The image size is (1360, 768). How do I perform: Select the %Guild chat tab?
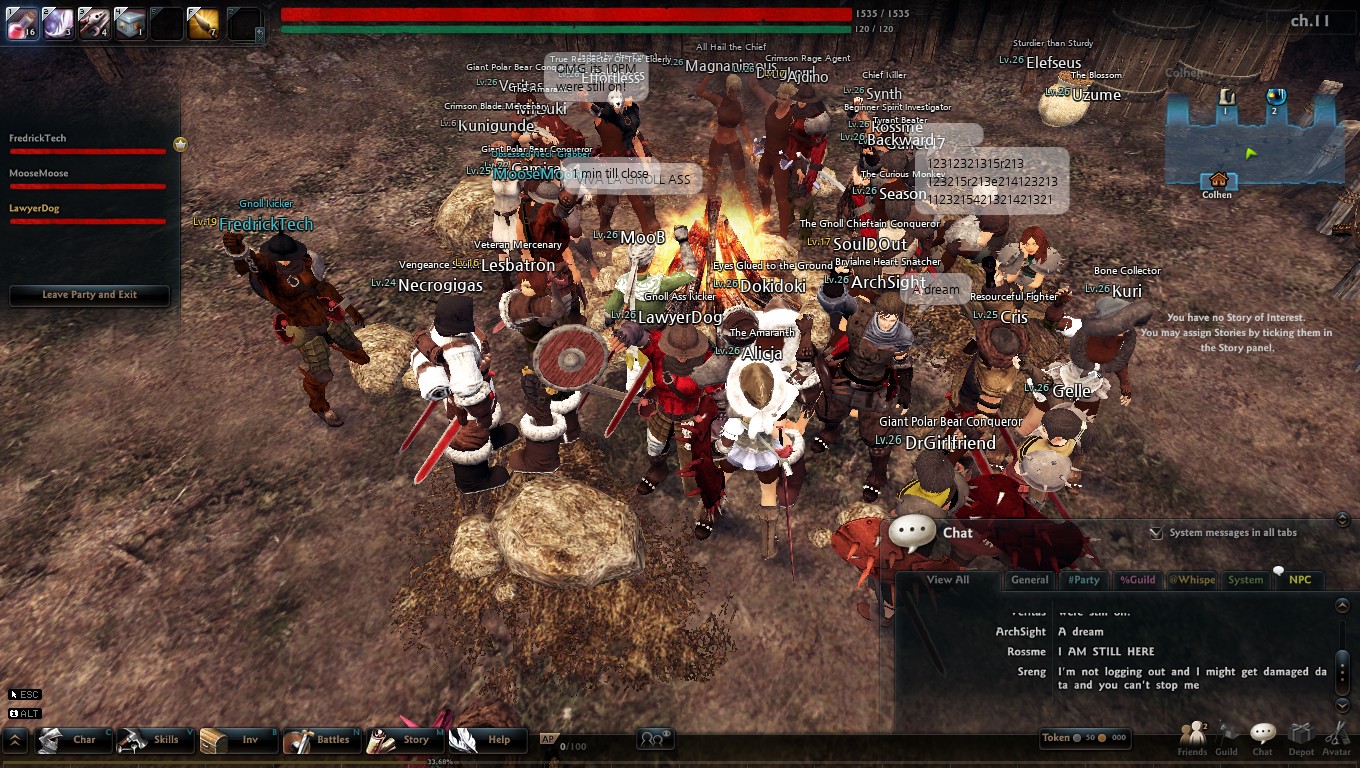tap(1137, 580)
